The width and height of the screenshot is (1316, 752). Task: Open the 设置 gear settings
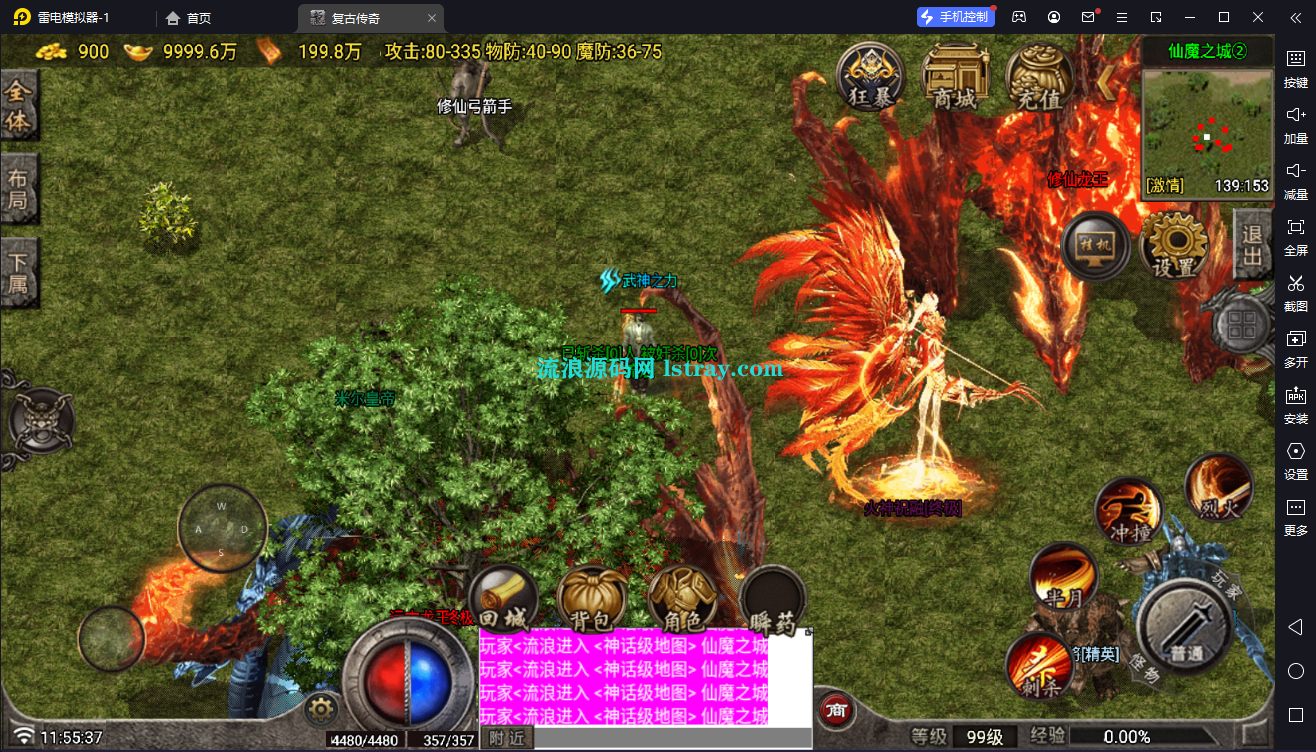click(1174, 246)
